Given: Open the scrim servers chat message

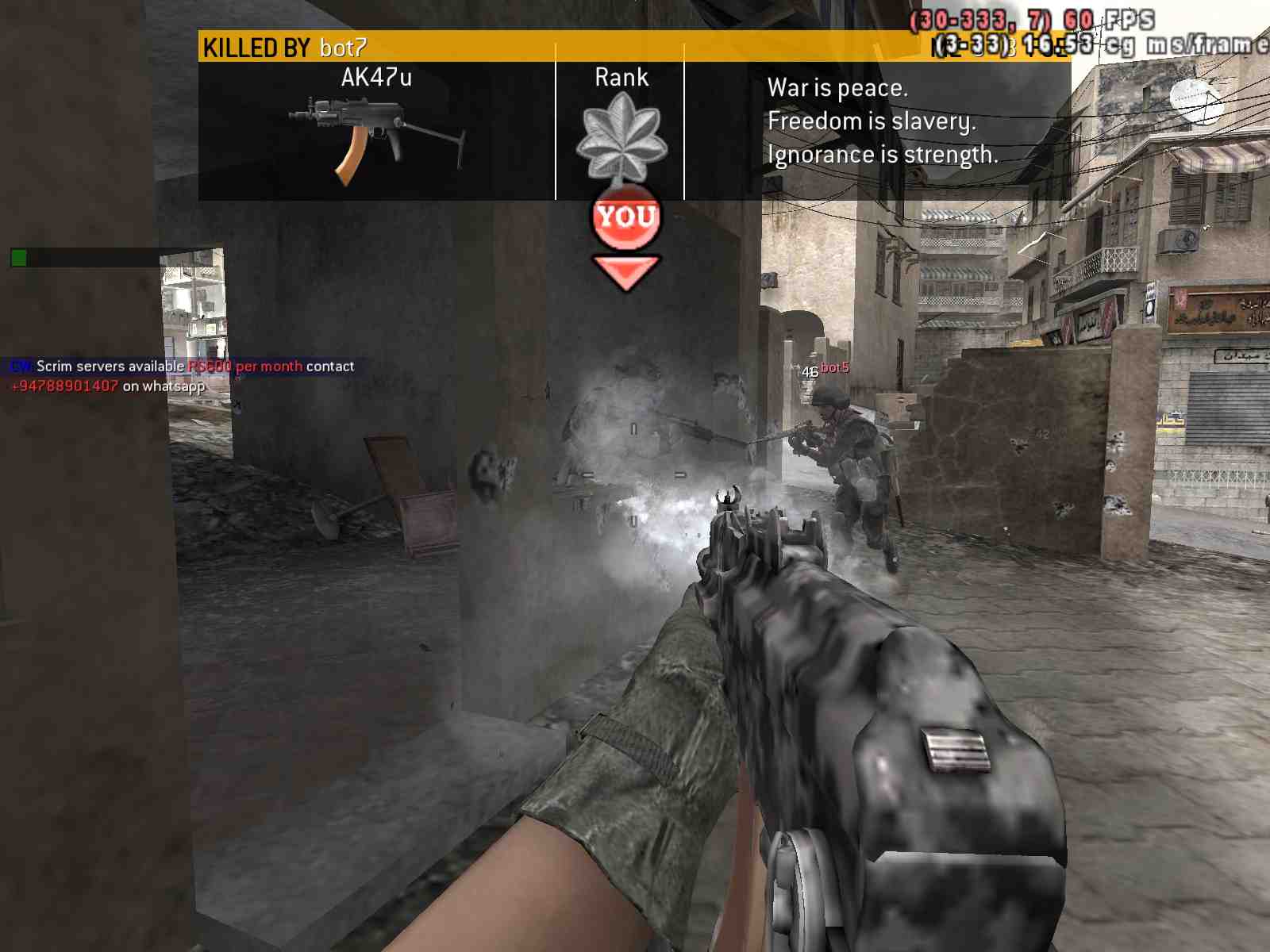Looking at the screenshot, I should tap(183, 375).
